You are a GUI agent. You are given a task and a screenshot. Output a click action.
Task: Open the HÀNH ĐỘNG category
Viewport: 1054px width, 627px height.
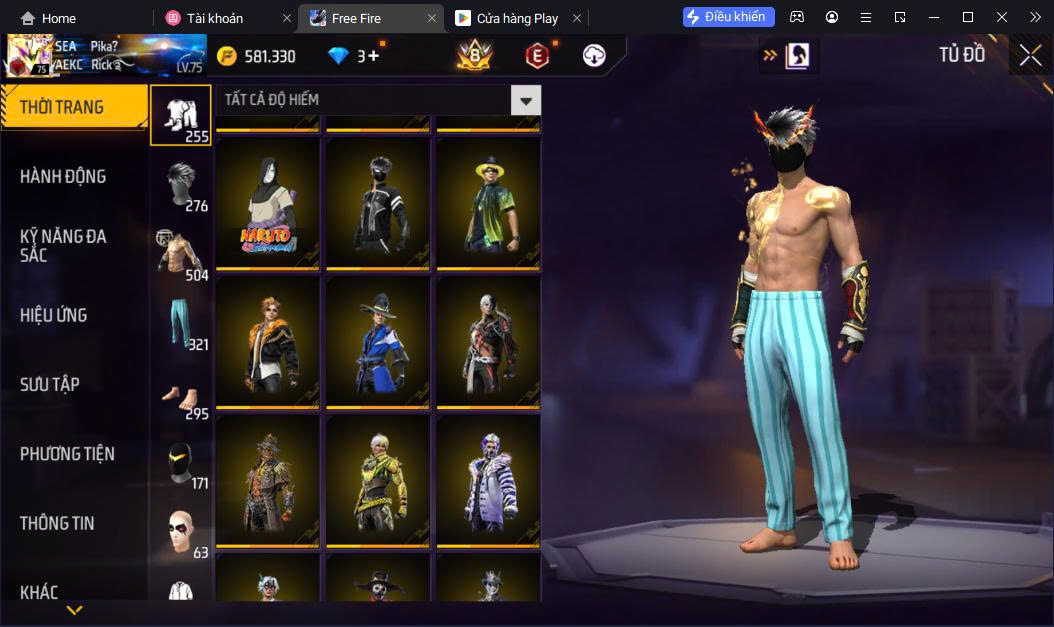pos(64,176)
